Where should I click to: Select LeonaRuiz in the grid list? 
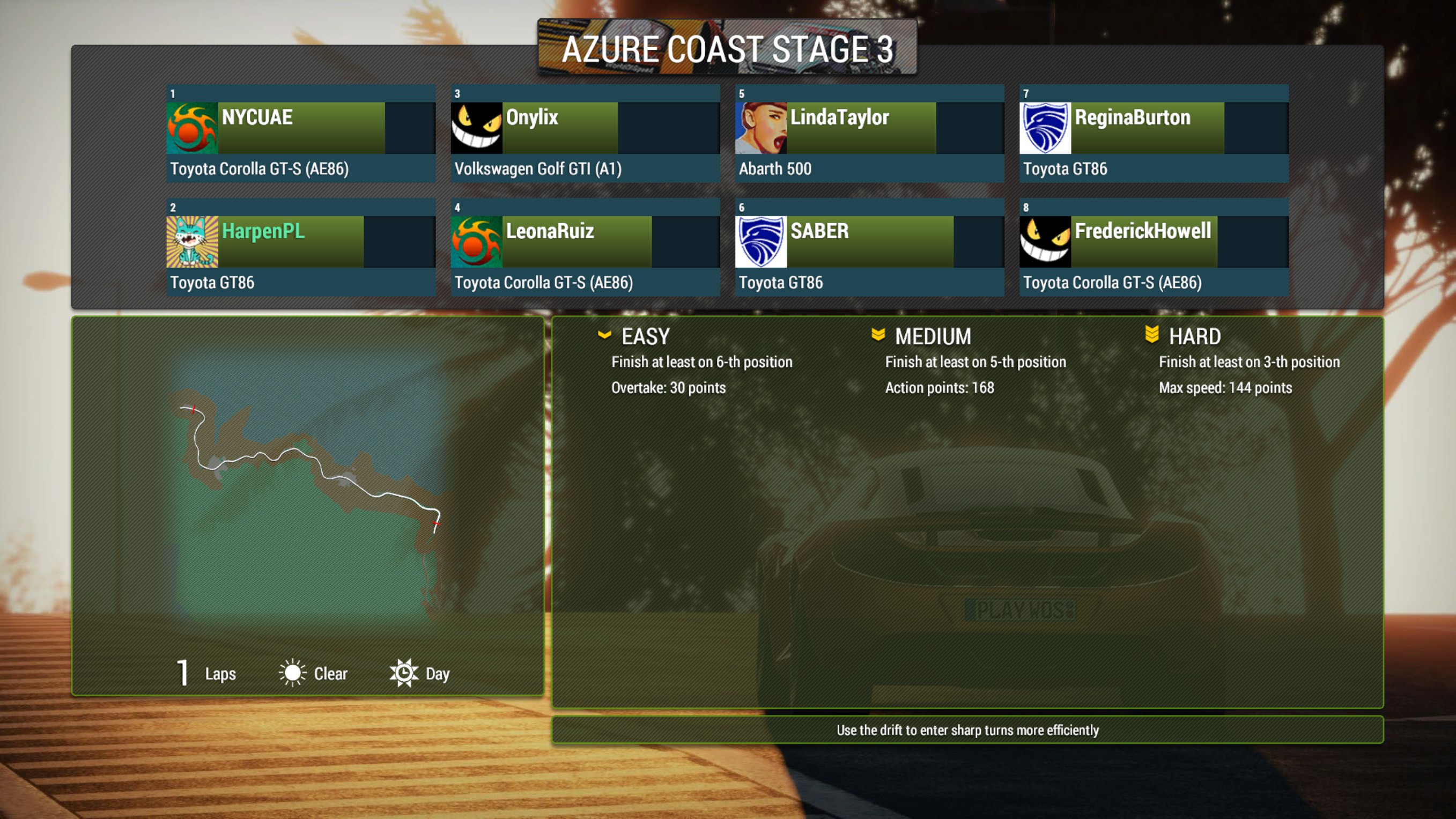[x=585, y=247]
